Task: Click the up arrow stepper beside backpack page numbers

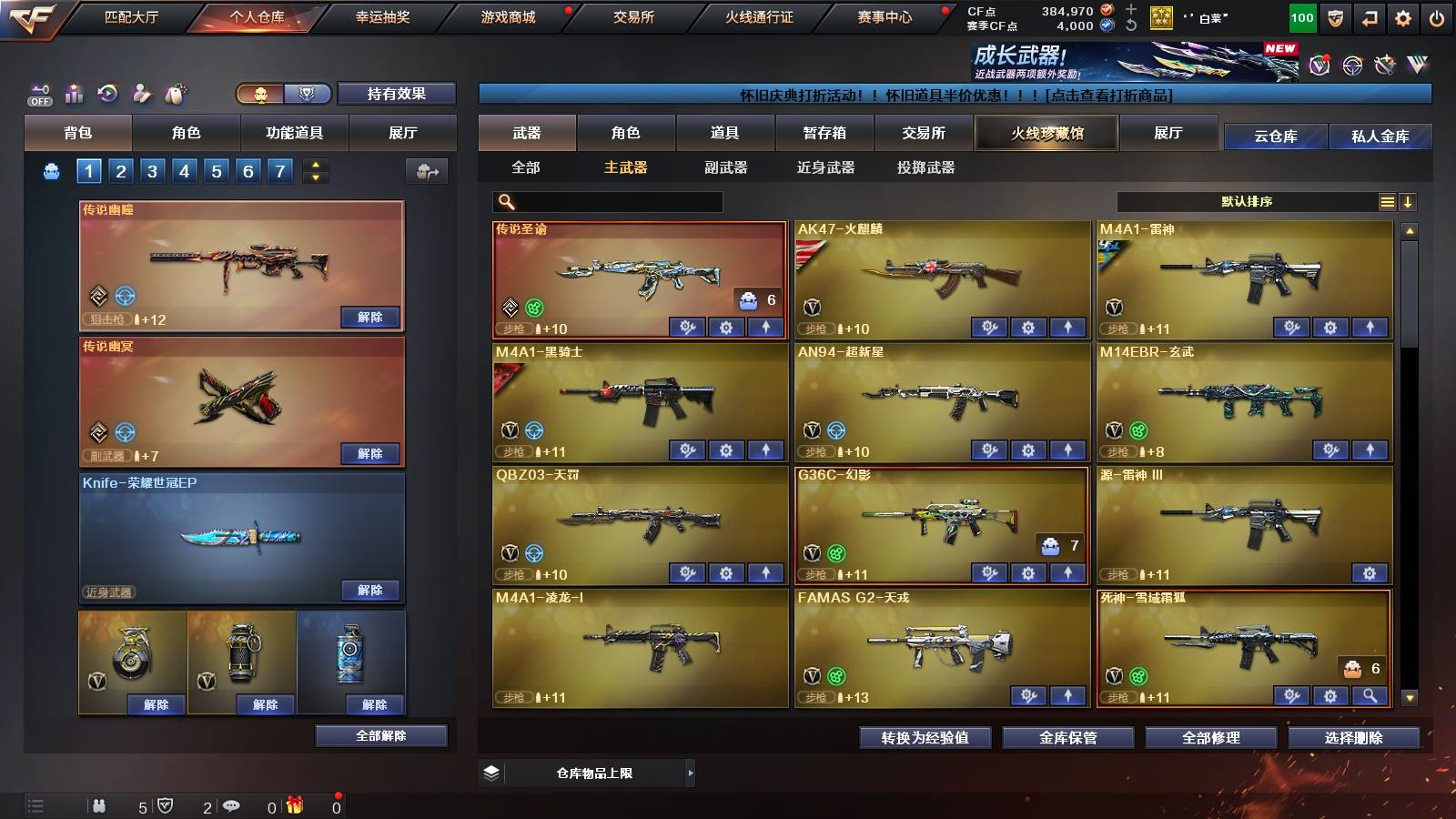Action: [316, 166]
